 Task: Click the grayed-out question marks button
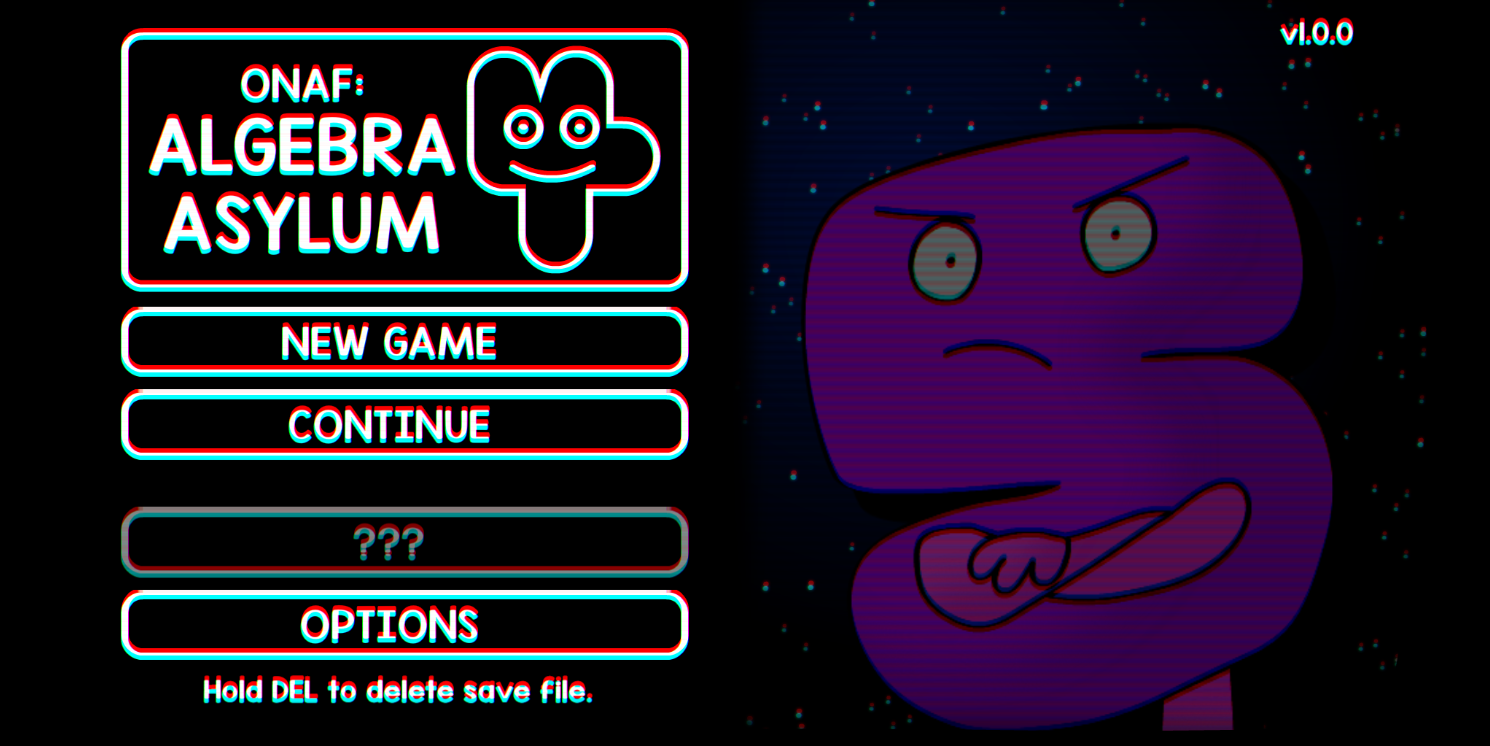(400, 542)
